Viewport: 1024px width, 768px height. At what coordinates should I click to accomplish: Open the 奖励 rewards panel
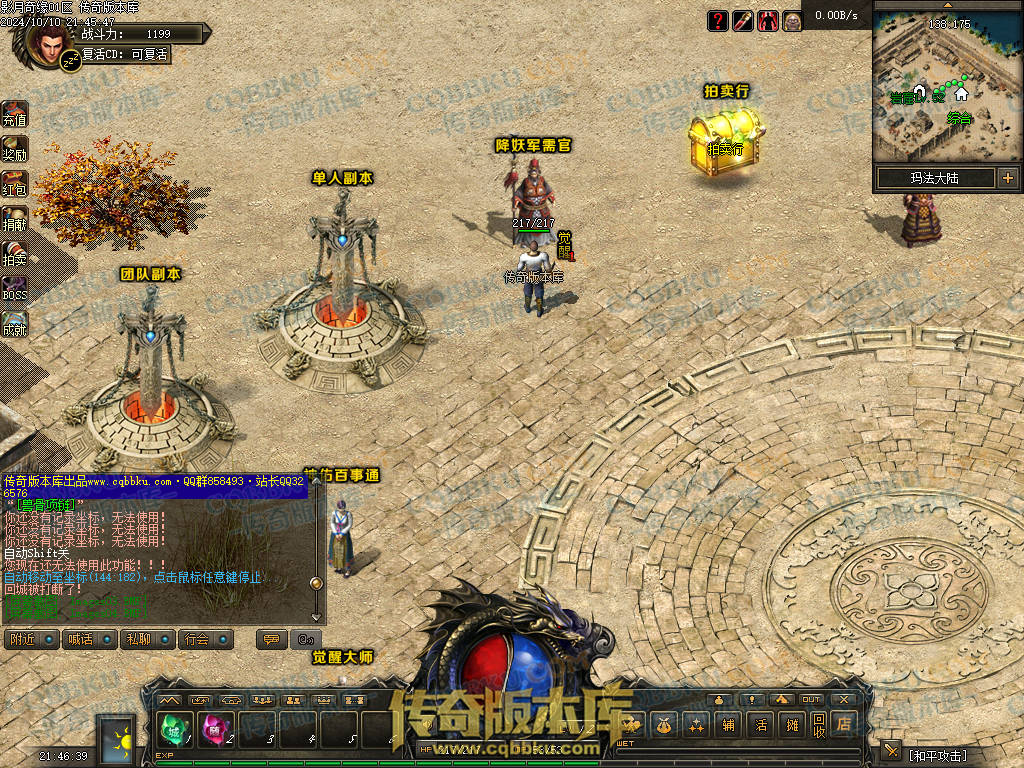pyautogui.click(x=14, y=148)
